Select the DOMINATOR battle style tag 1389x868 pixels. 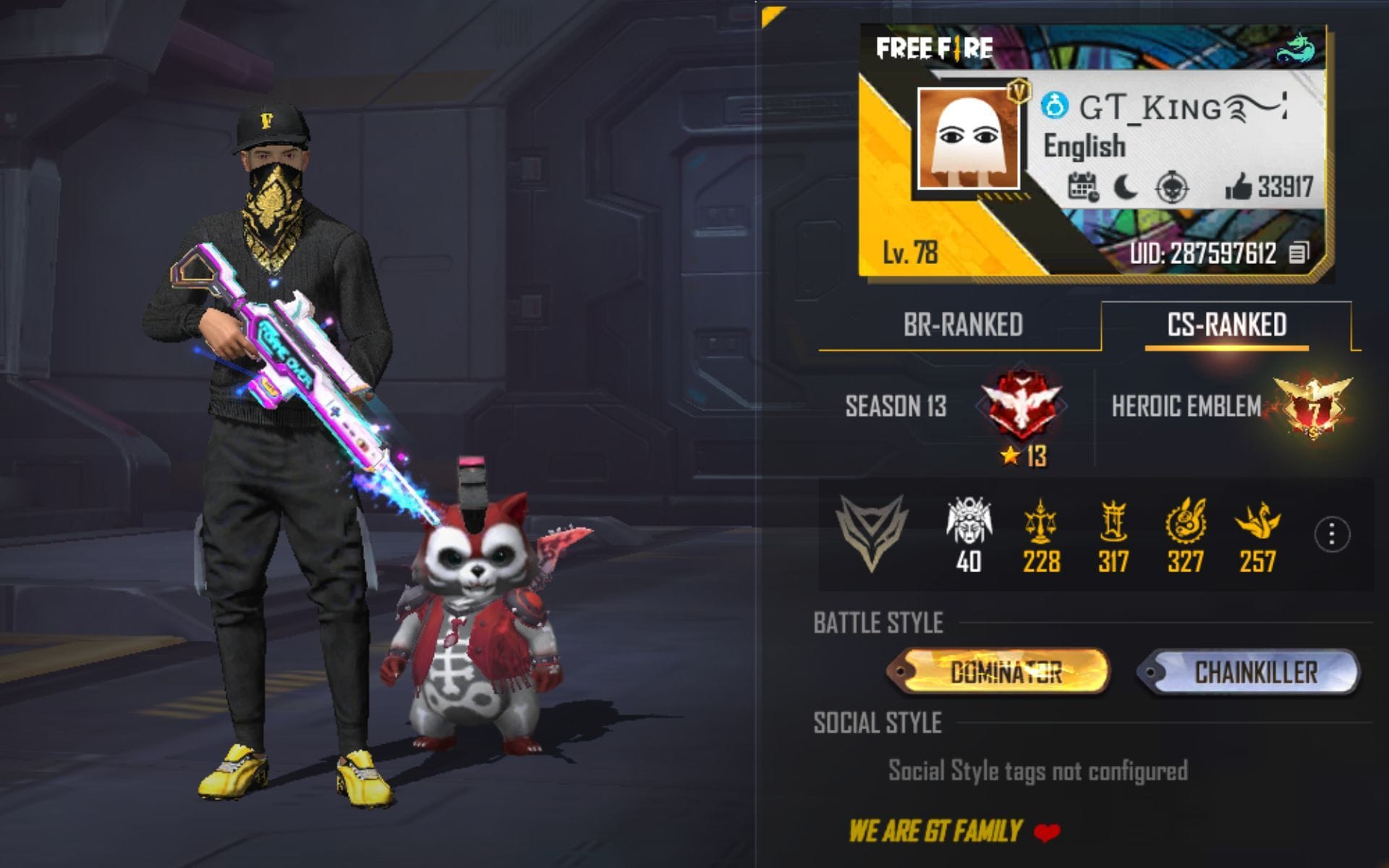coord(998,672)
